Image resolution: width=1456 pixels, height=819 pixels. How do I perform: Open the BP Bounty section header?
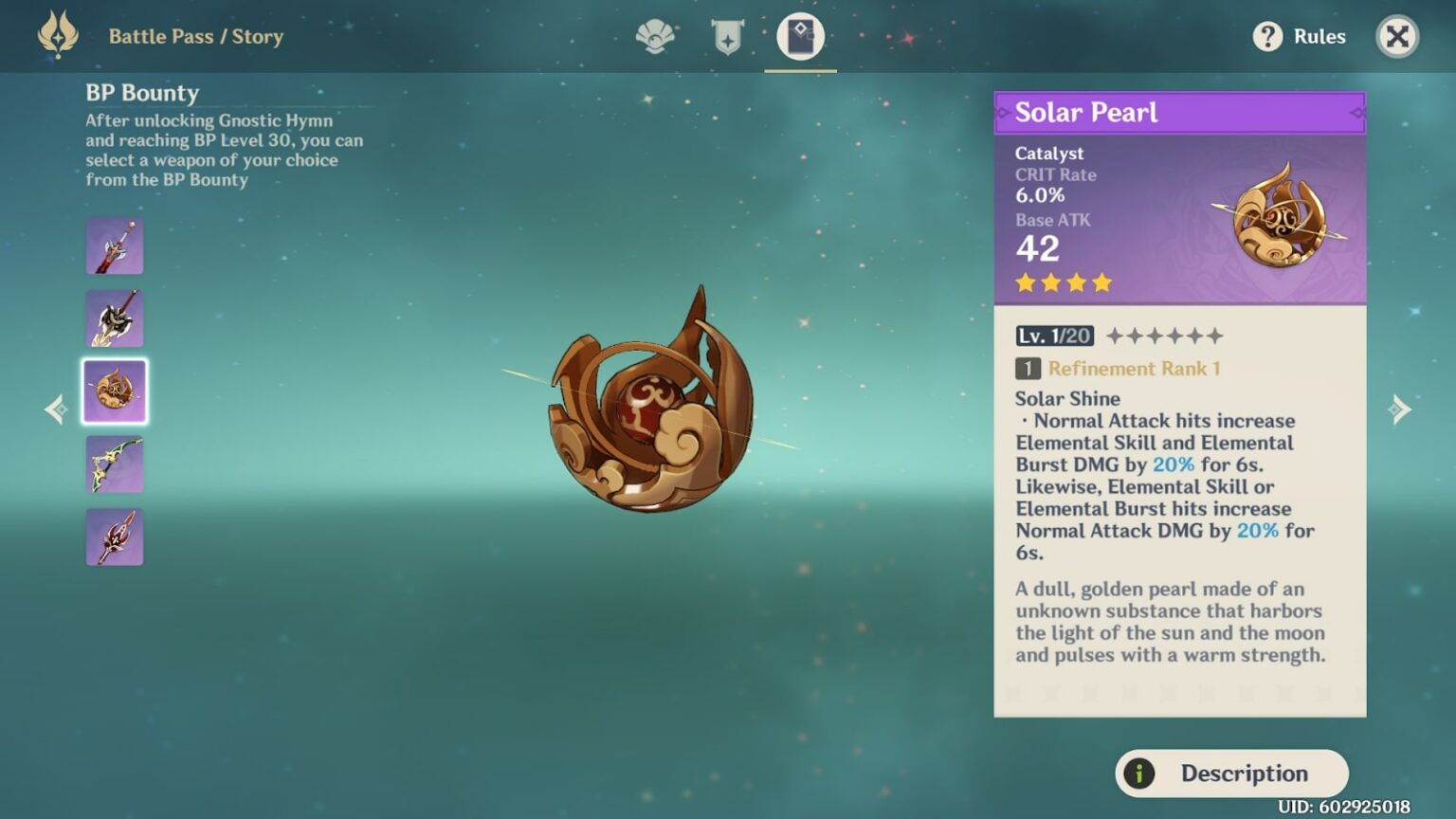pos(140,93)
